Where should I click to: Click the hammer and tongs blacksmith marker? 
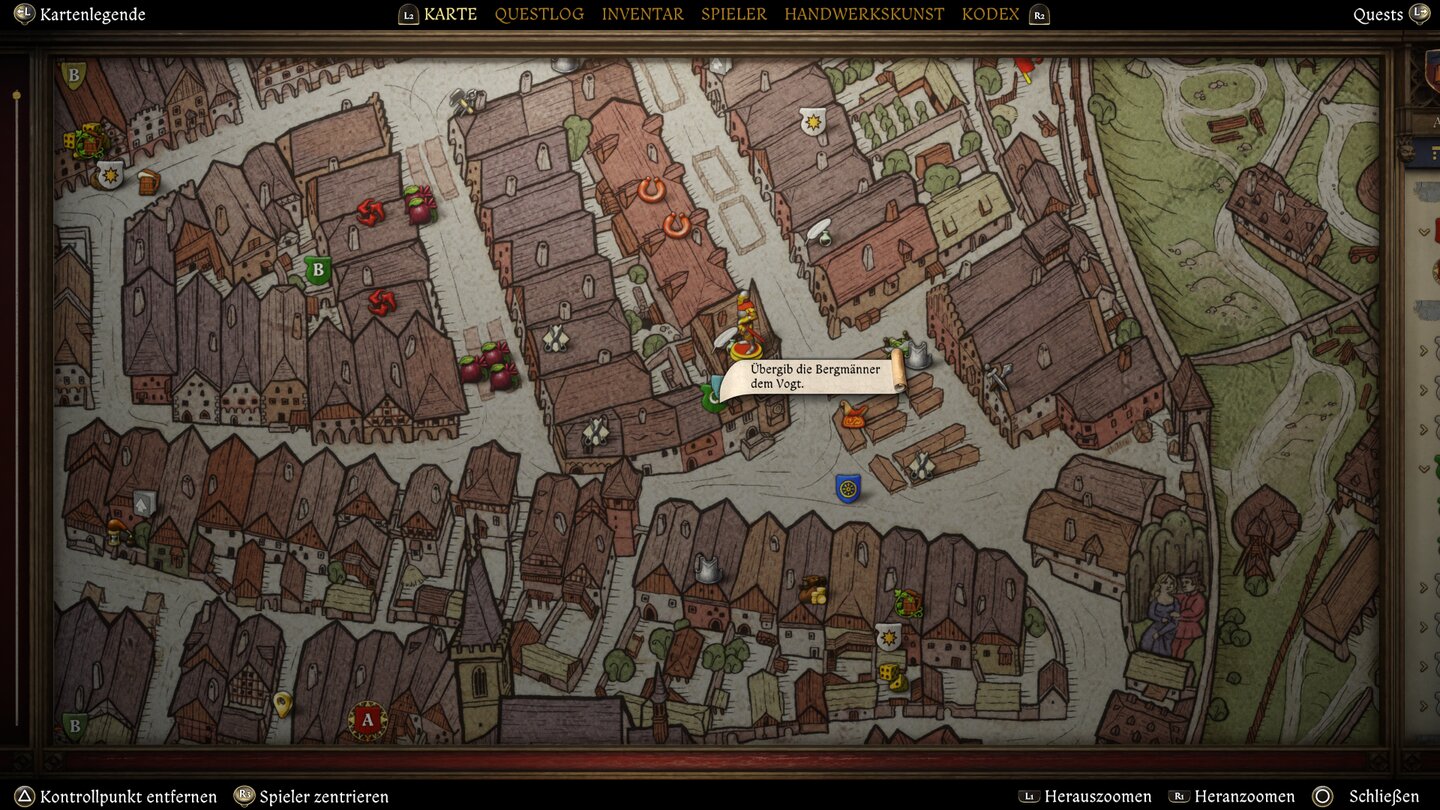coord(466,100)
